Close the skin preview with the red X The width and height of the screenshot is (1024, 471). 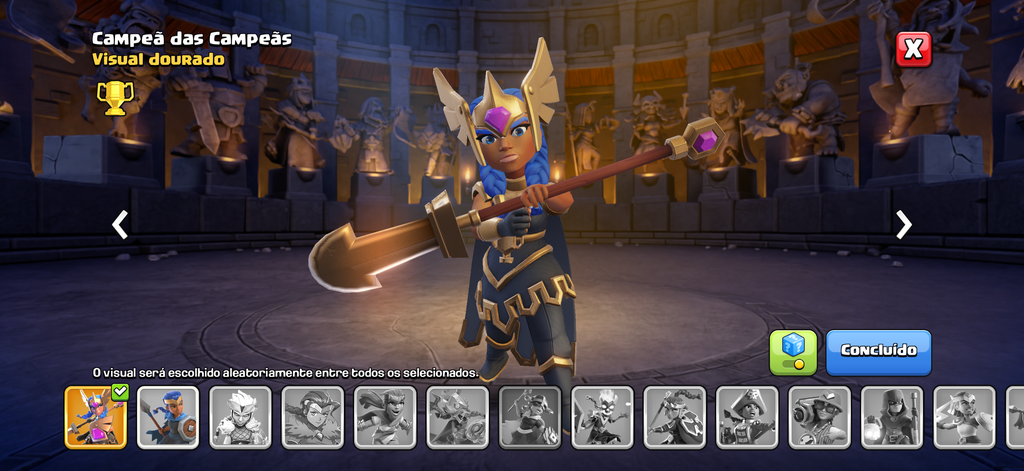click(x=913, y=49)
